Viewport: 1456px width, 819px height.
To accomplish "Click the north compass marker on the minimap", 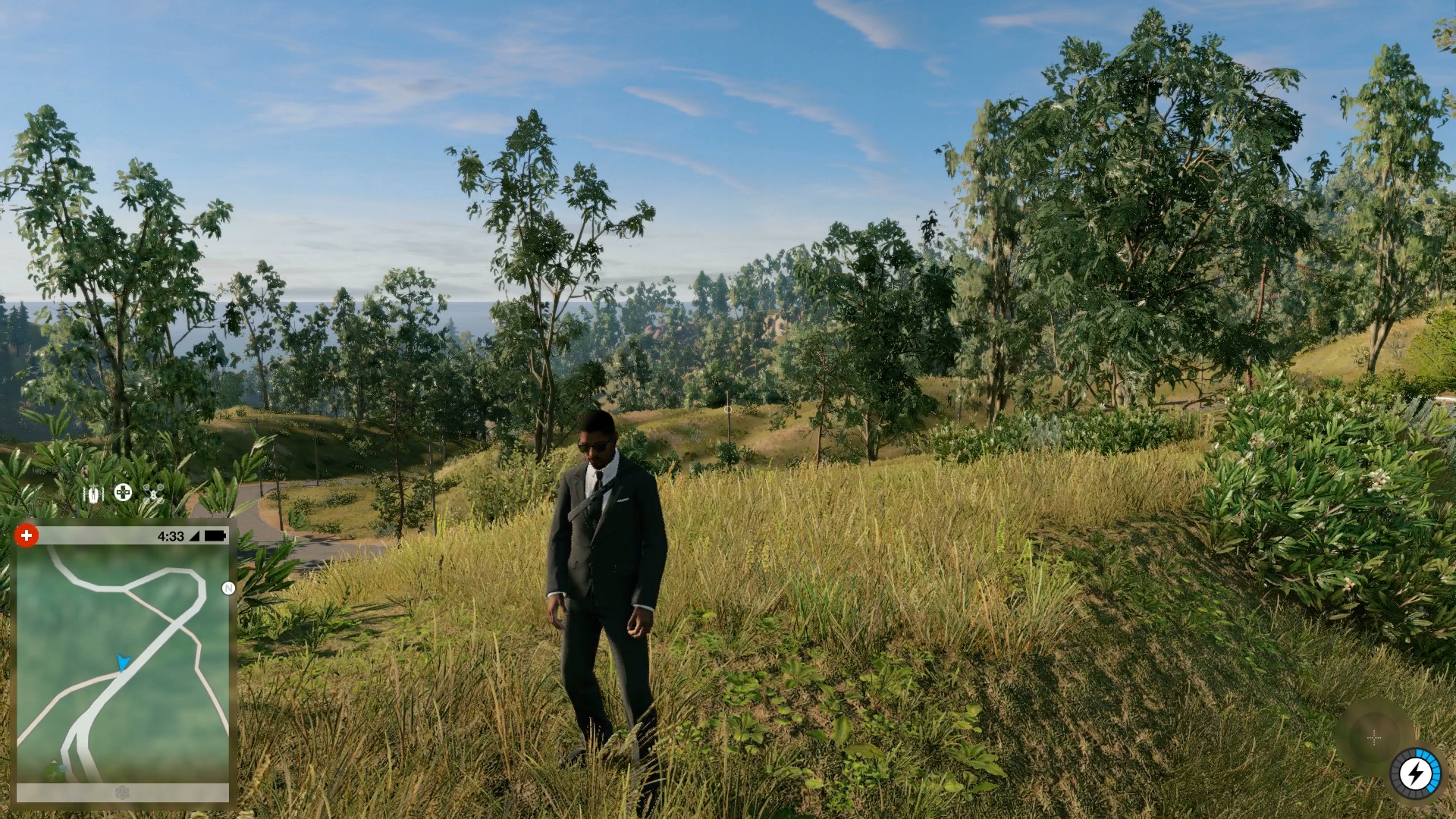I will (228, 588).
